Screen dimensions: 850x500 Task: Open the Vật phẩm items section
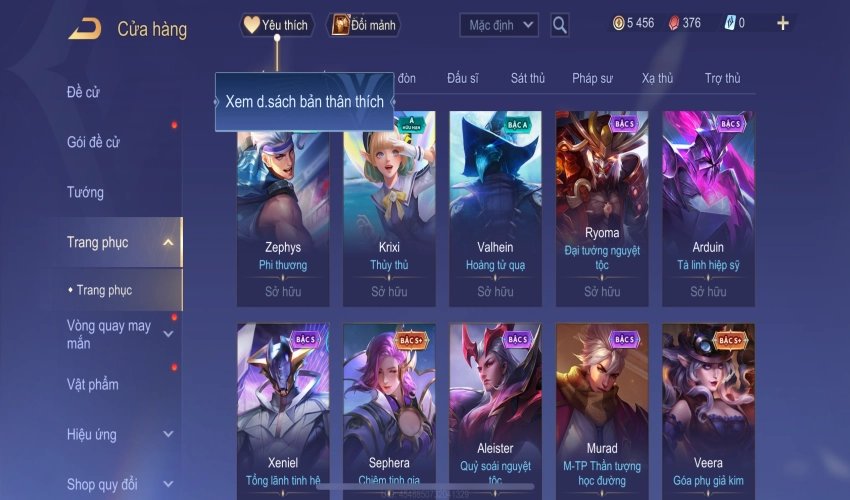click(x=93, y=384)
